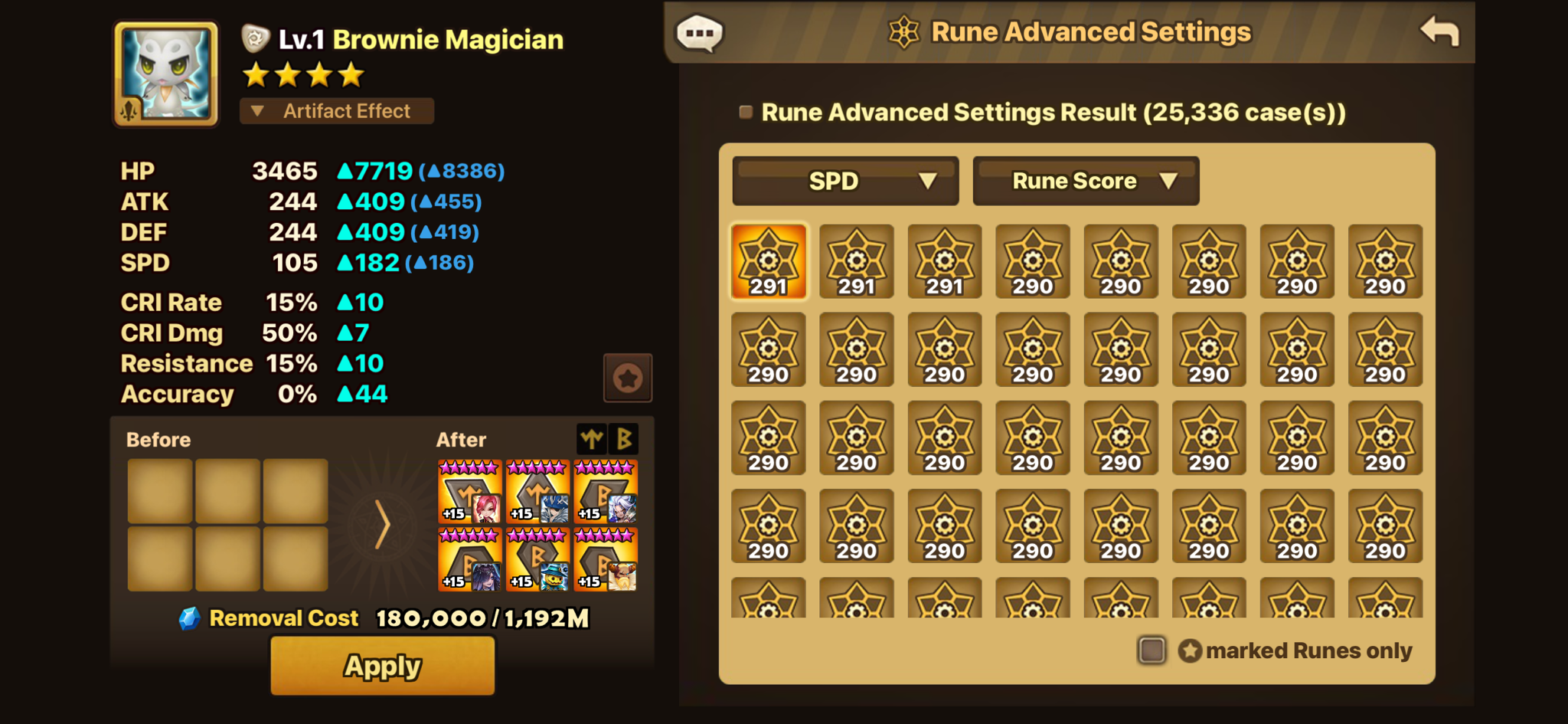Open the Brownie Magician portrait
This screenshot has width=1568, height=724.
pos(166,74)
